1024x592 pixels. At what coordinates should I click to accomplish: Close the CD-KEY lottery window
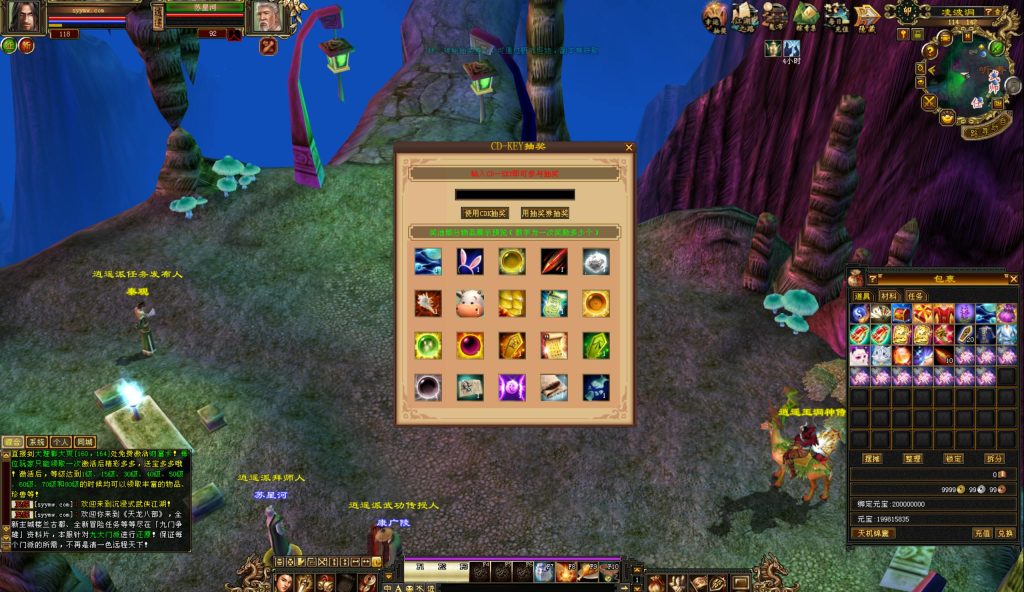click(629, 147)
